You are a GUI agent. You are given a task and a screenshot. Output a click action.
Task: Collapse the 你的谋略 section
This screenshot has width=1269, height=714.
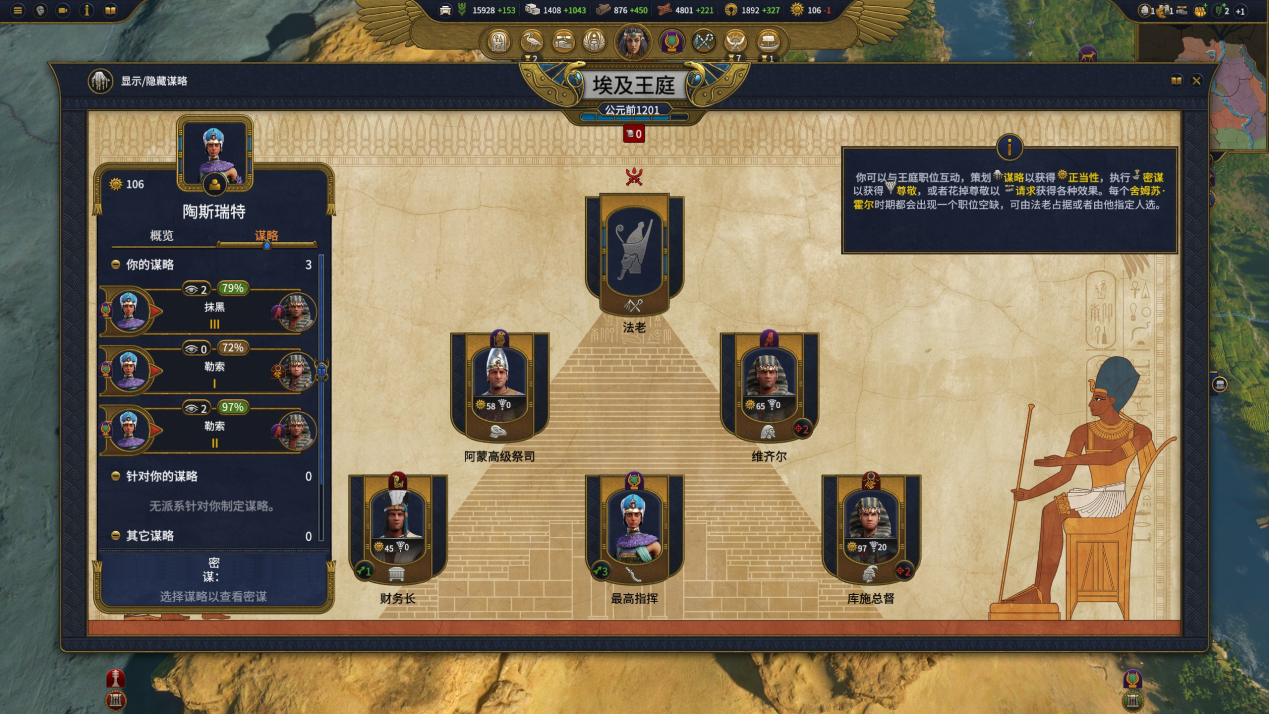click(x=117, y=266)
